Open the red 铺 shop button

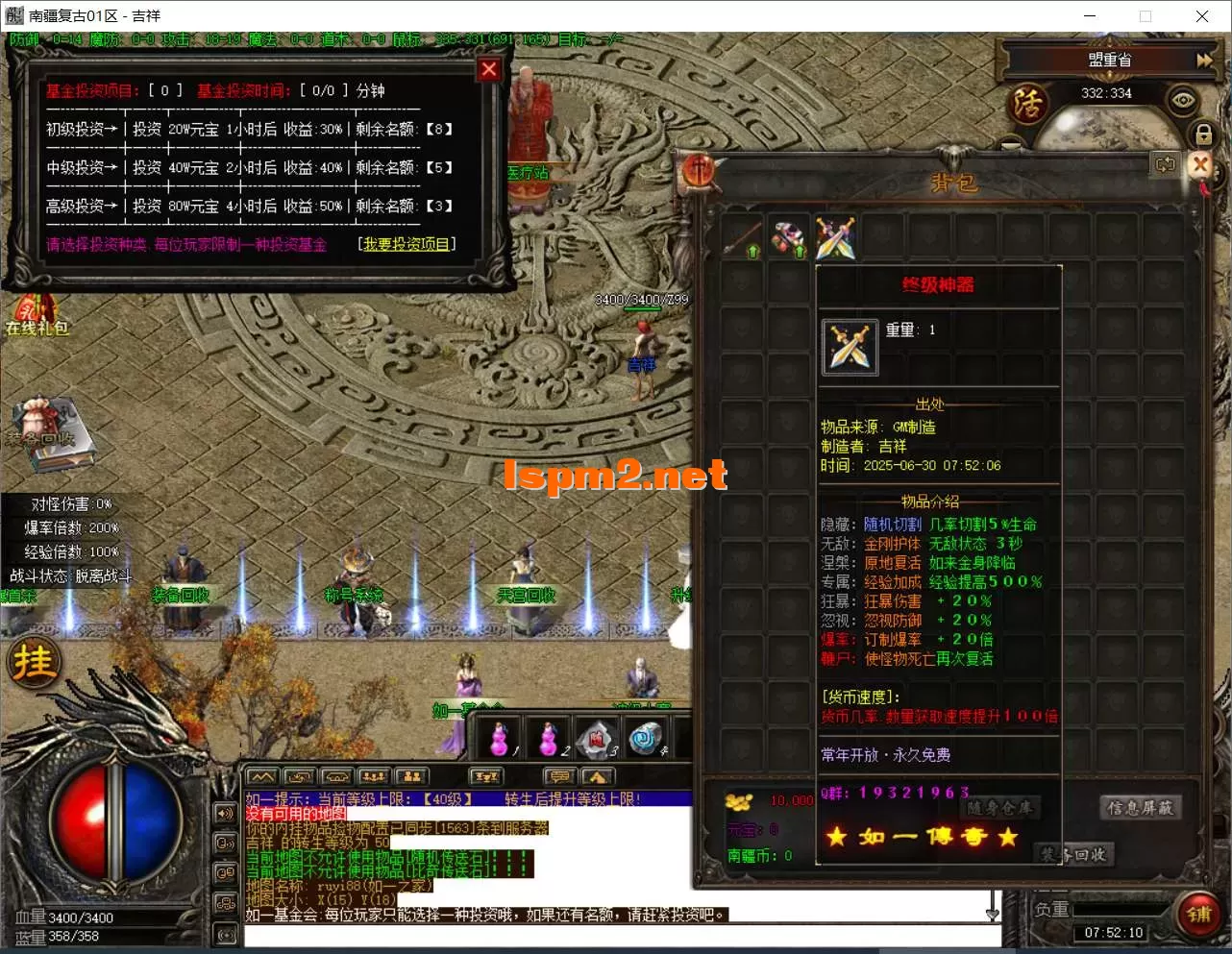[1197, 914]
